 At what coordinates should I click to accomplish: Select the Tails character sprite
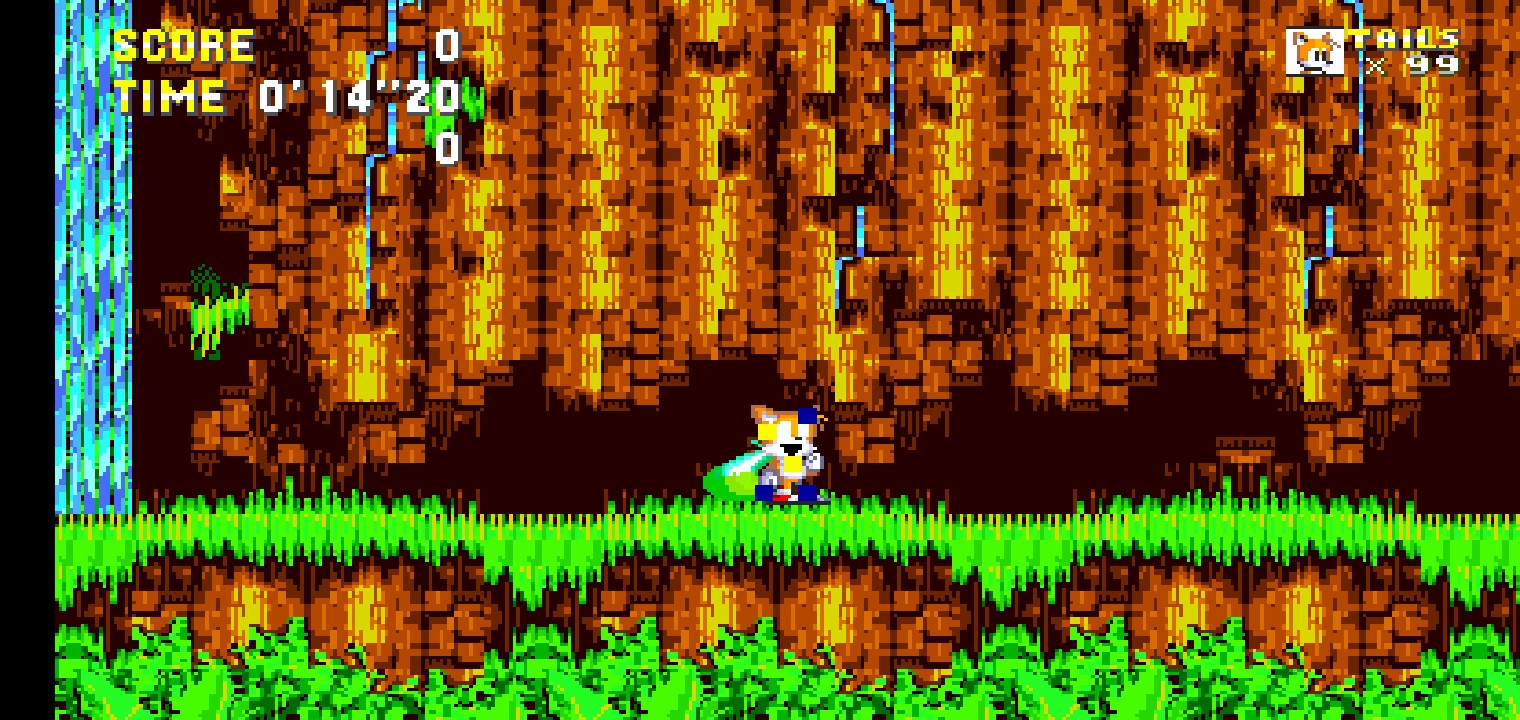tap(785, 450)
